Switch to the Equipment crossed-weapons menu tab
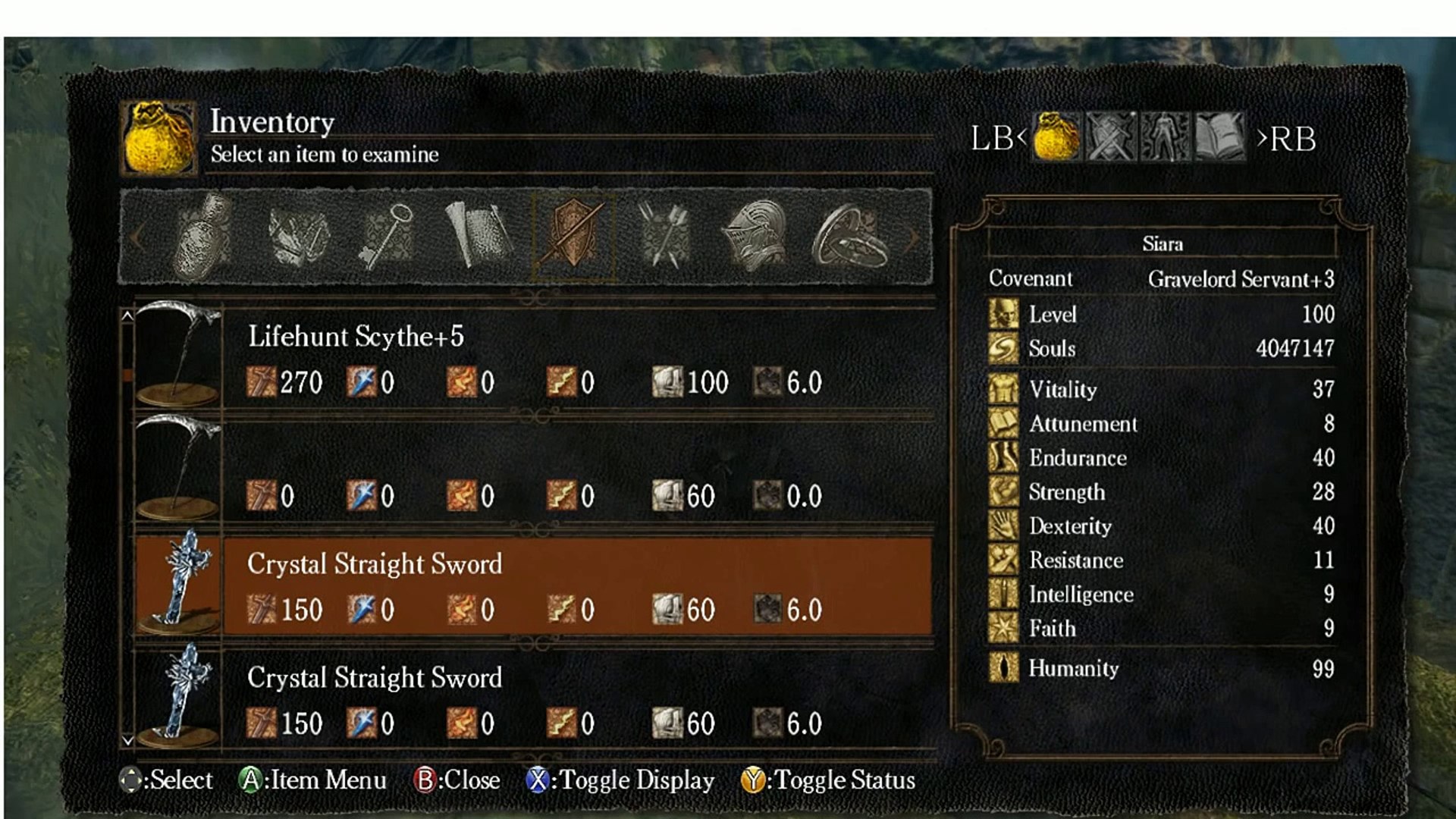Screen dimensions: 1456x819 click(1111, 137)
